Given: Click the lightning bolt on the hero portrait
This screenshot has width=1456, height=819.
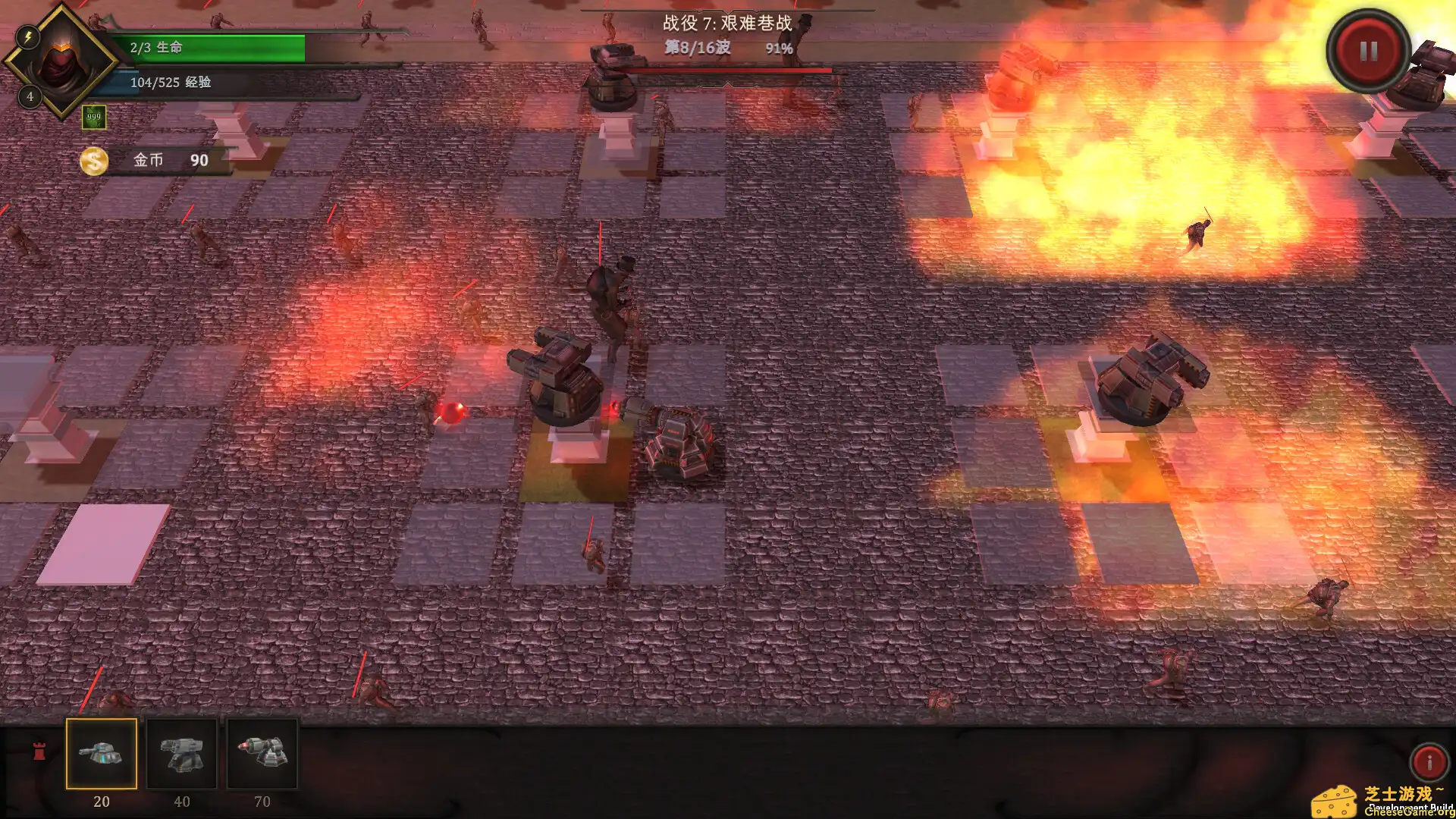Looking at the screenshot, I should pos(29,37).
